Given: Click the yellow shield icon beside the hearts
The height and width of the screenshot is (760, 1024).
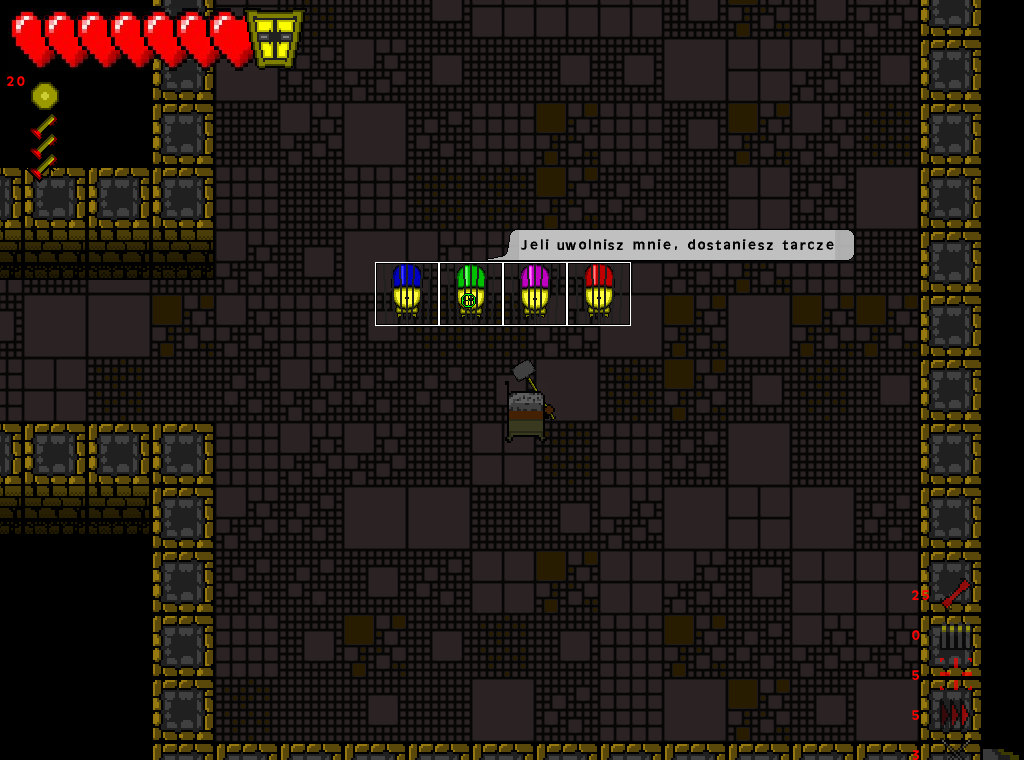Looking at the screenshot, I should pyautogui.click(x=275, y=39).
